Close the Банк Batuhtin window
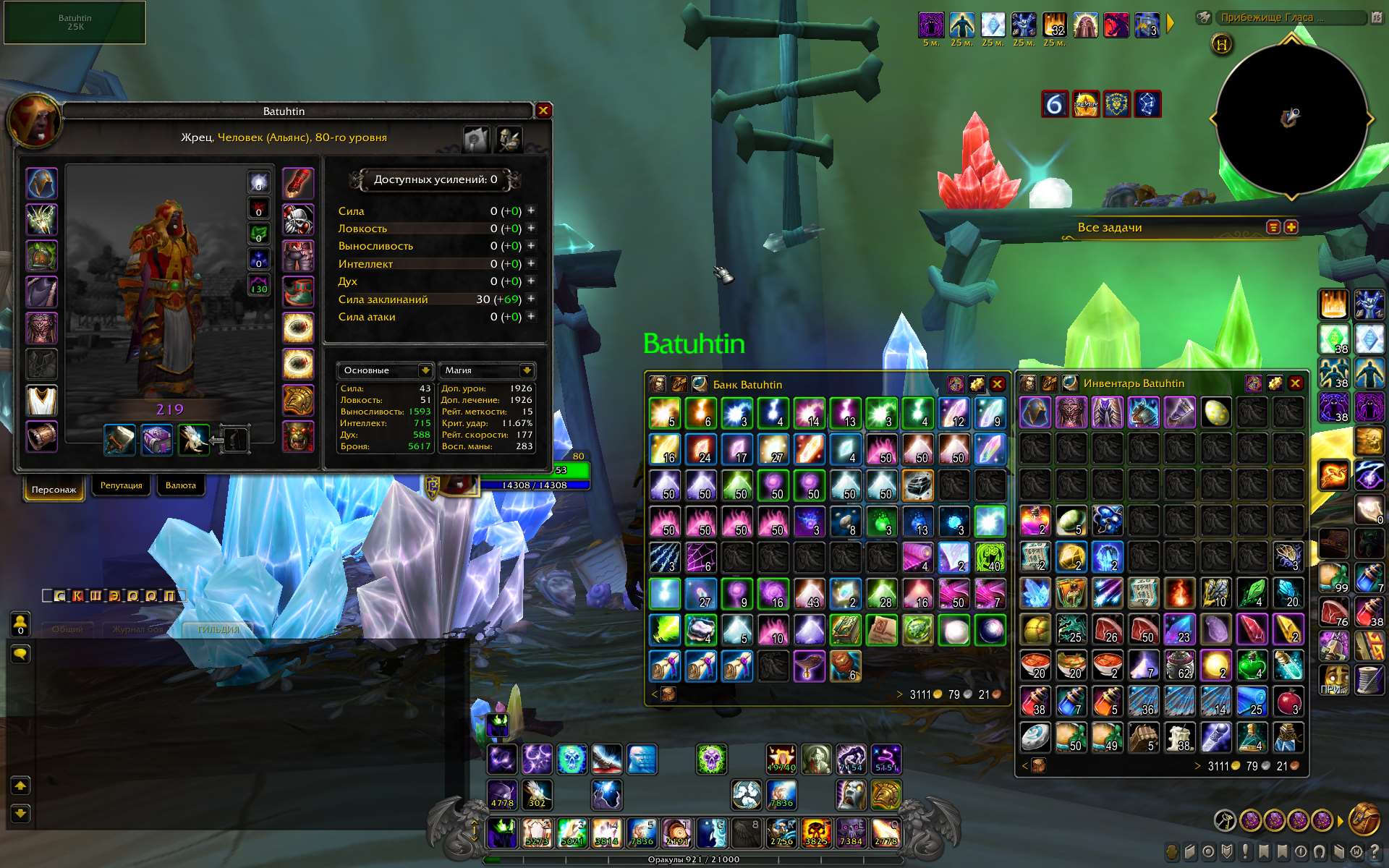This screenshot has width=1389, height=868. point(997,384)
